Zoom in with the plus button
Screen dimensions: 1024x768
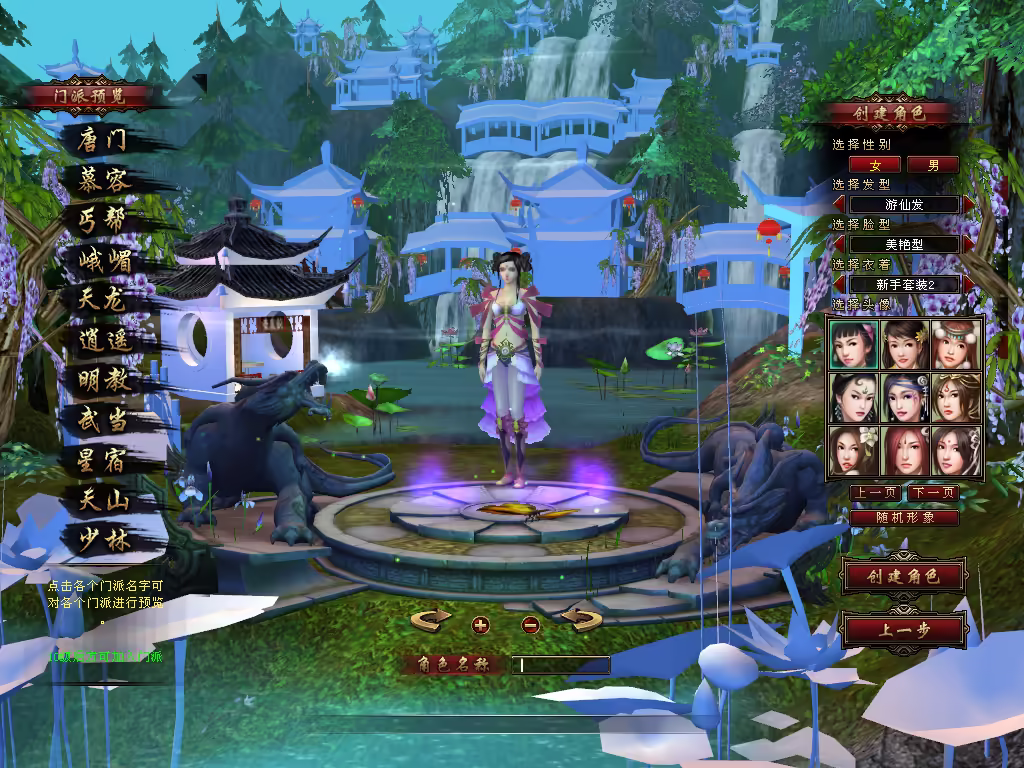pos(481,625)
